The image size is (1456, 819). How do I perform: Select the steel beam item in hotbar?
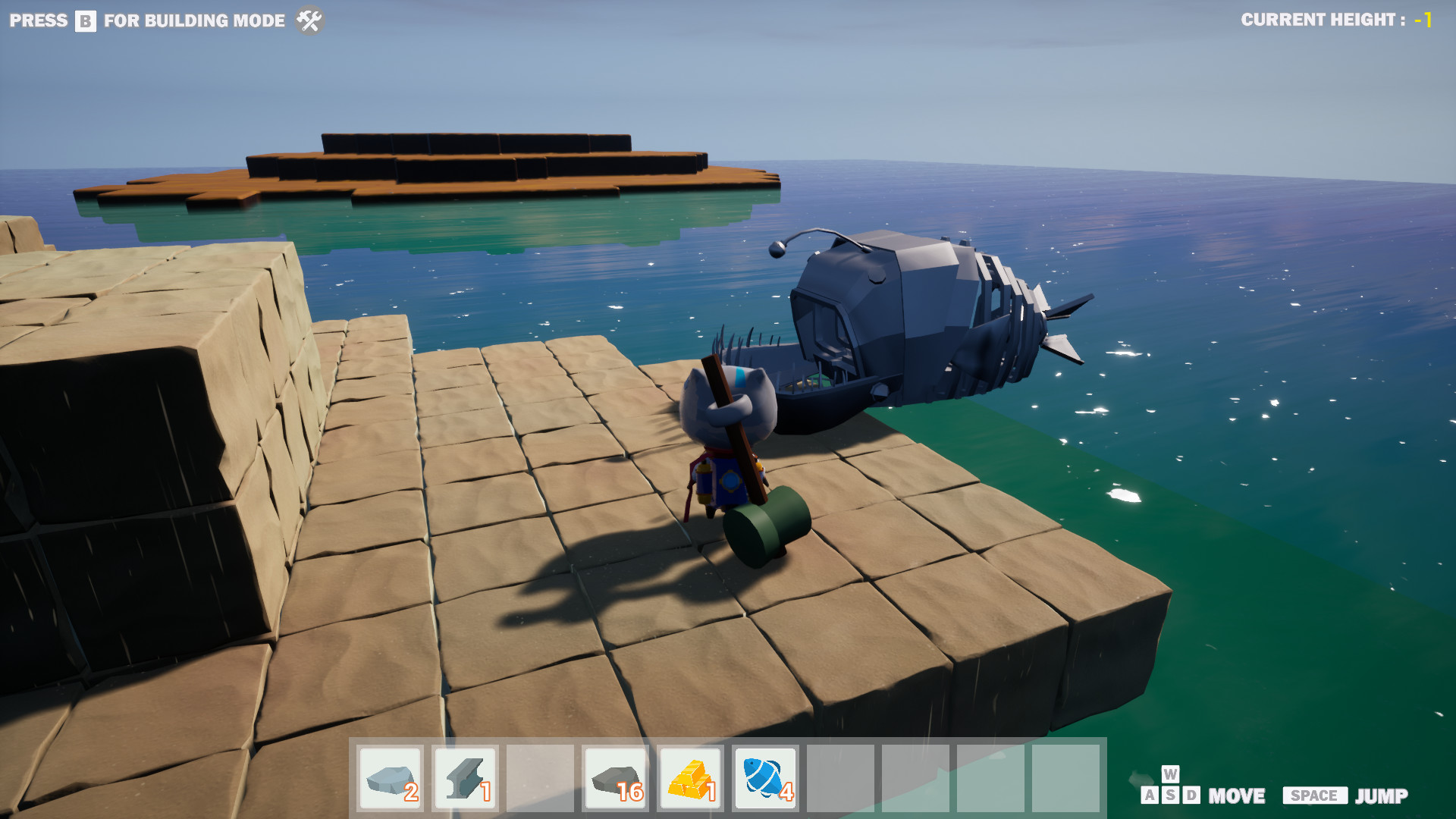pos(464,779)
